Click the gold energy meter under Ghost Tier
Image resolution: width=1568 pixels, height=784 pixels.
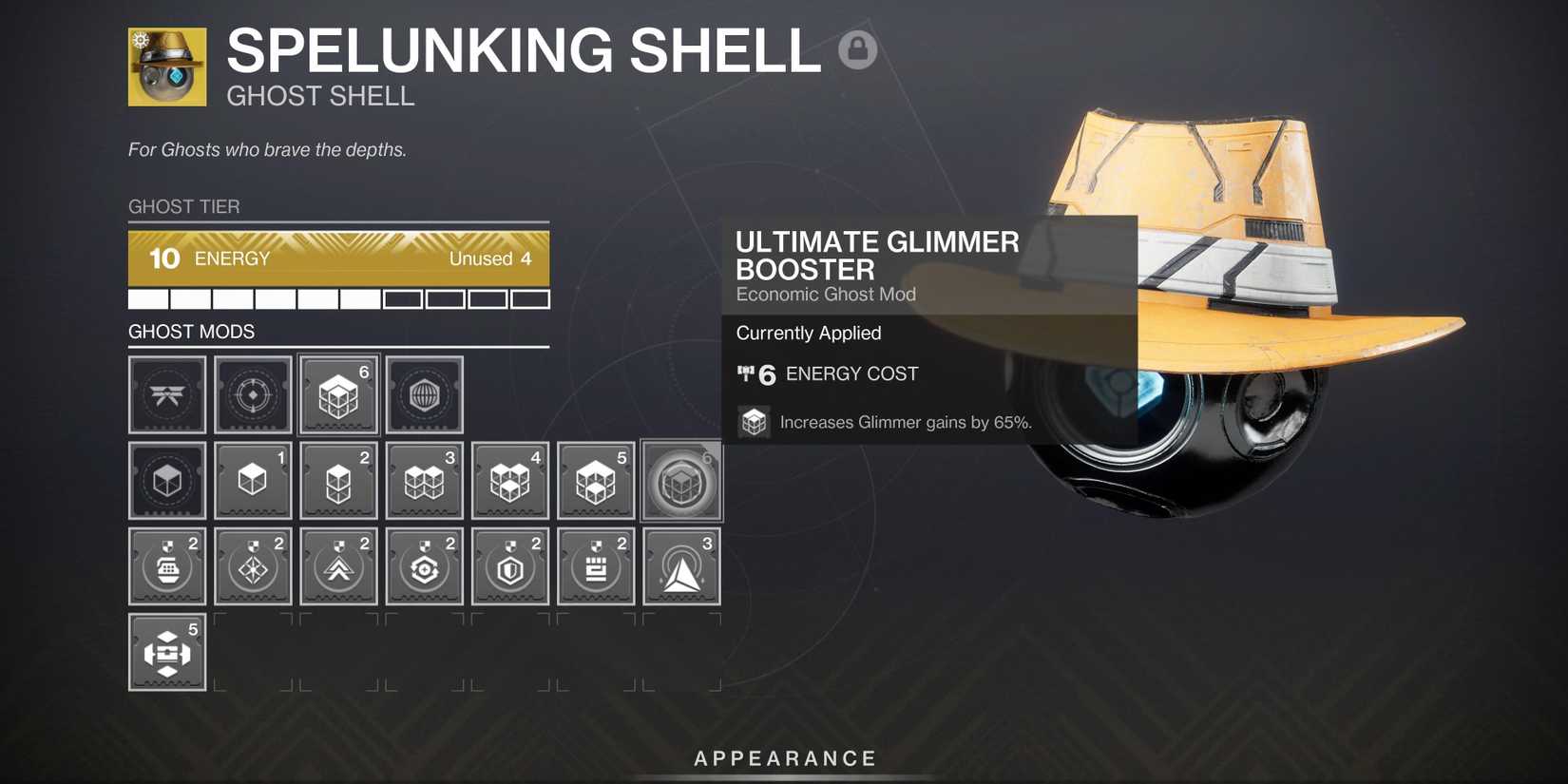click(338, 258)
